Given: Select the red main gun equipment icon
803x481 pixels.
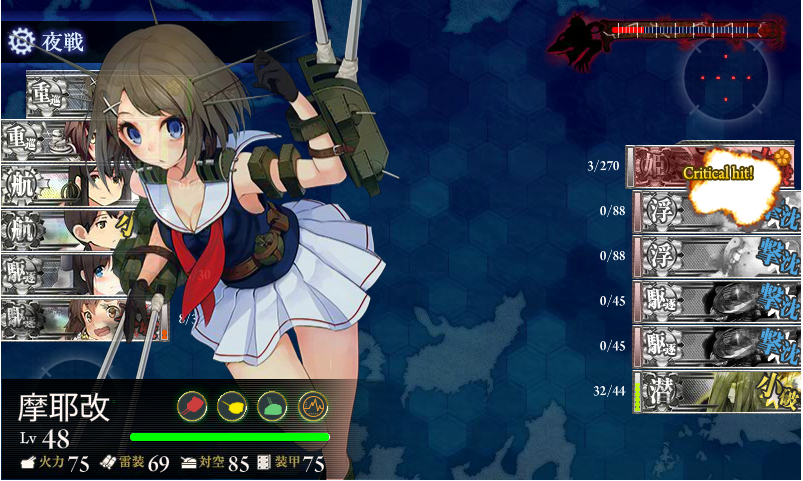Looking at the screenshot, I should (191, 405).
